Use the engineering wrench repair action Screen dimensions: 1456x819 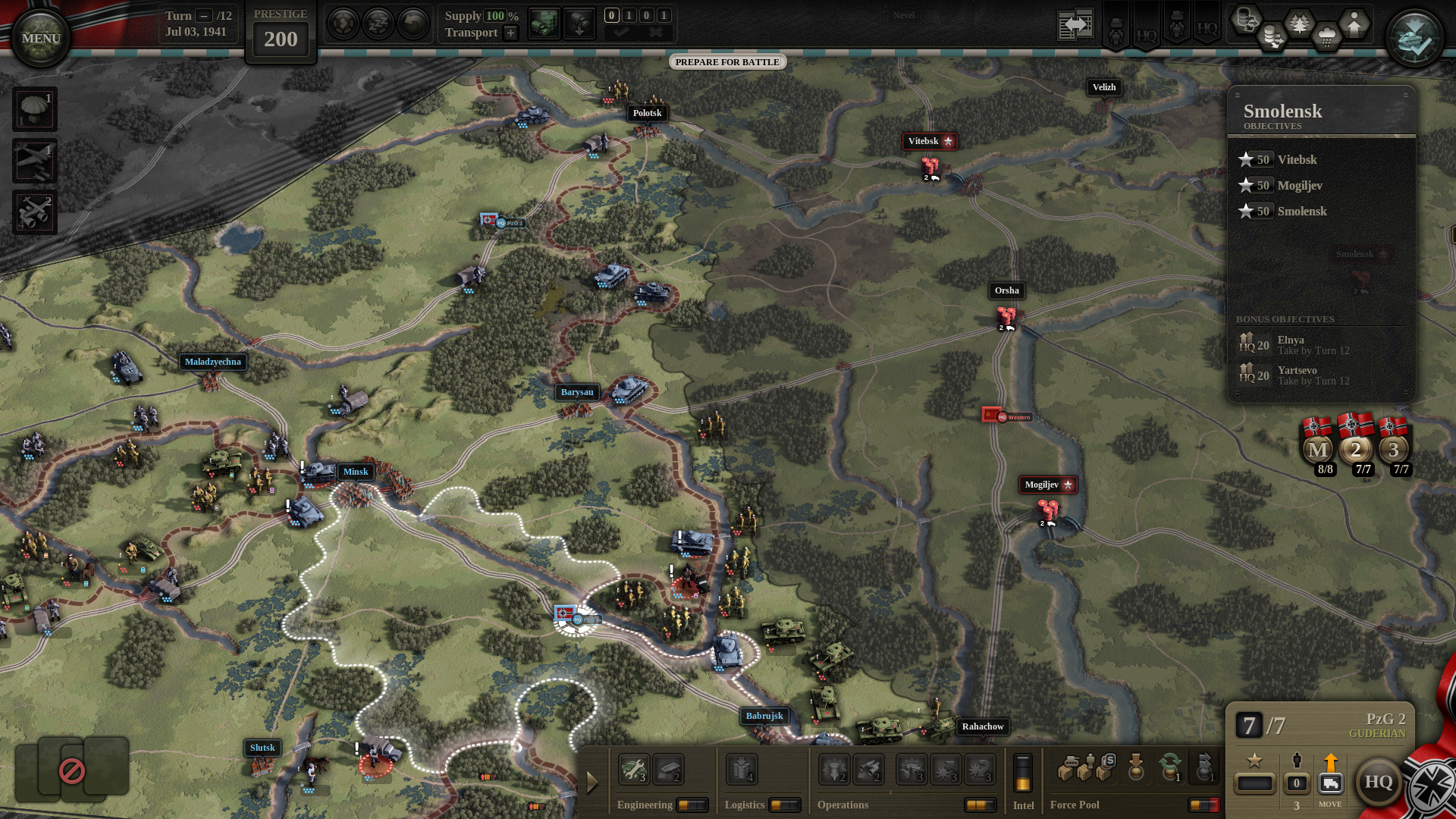[x=633, y=769]
